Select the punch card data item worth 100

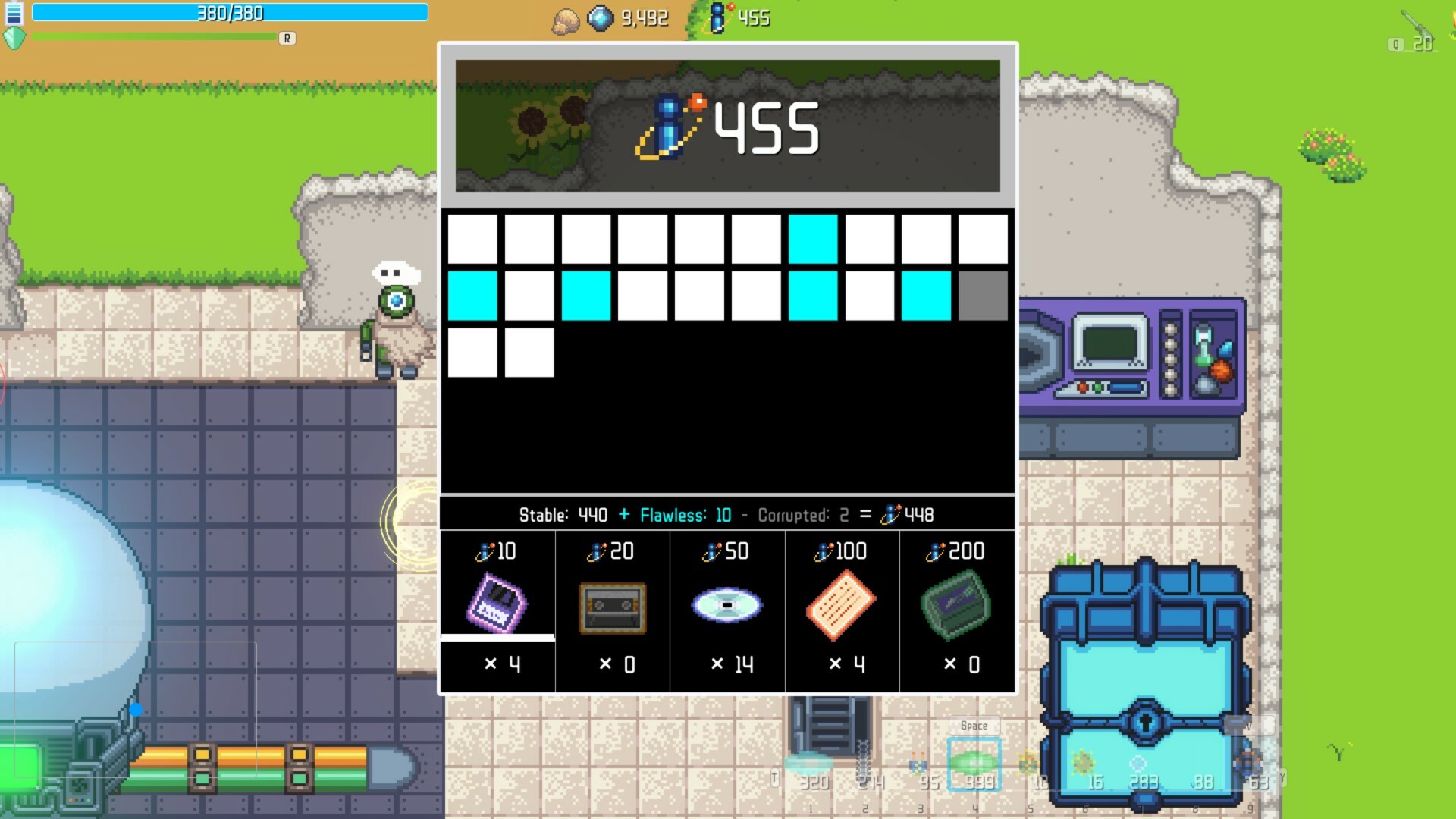point(842,603)
